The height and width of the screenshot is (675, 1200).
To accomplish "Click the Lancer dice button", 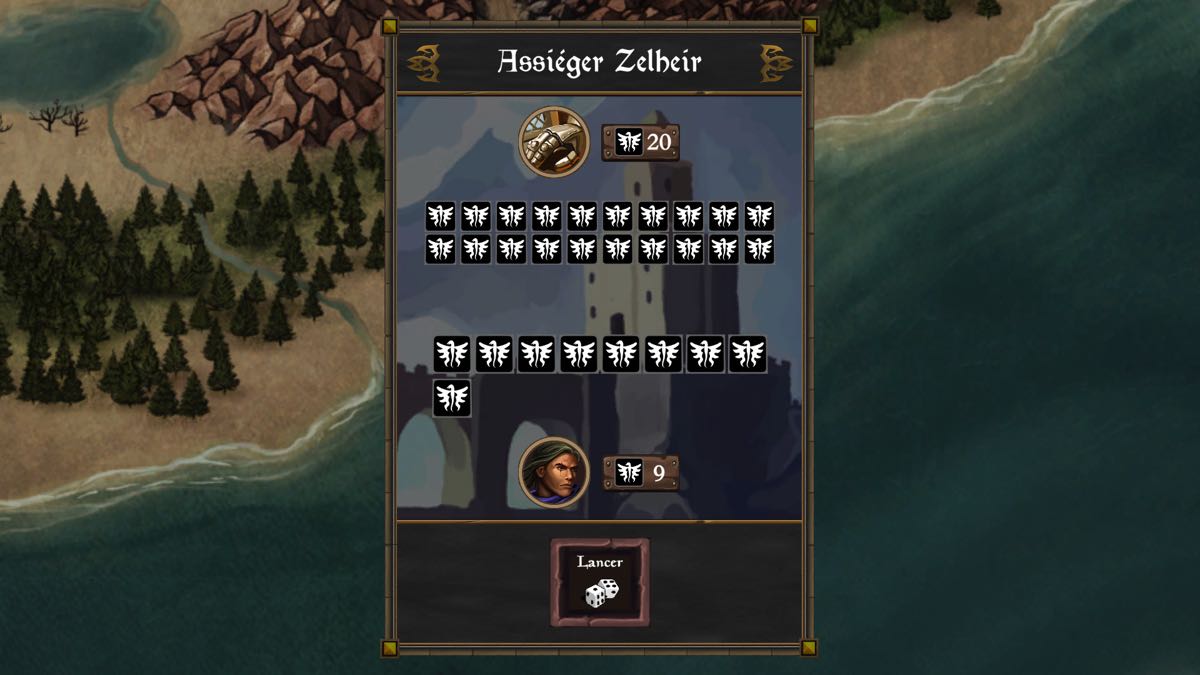I will click(600, 583).
